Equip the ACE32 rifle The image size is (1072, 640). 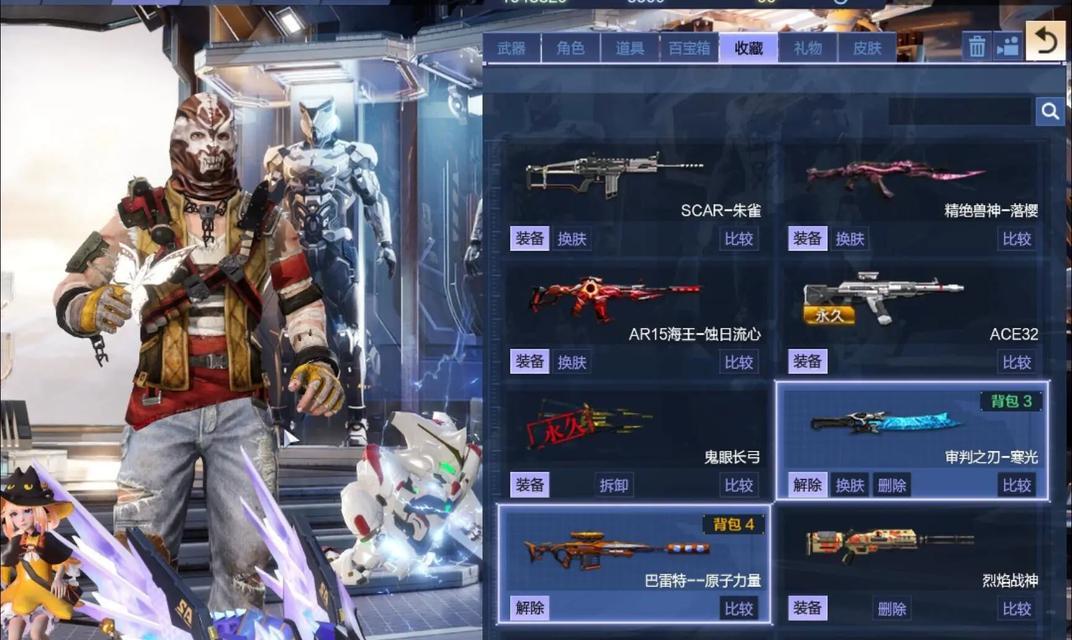(807, 362)
